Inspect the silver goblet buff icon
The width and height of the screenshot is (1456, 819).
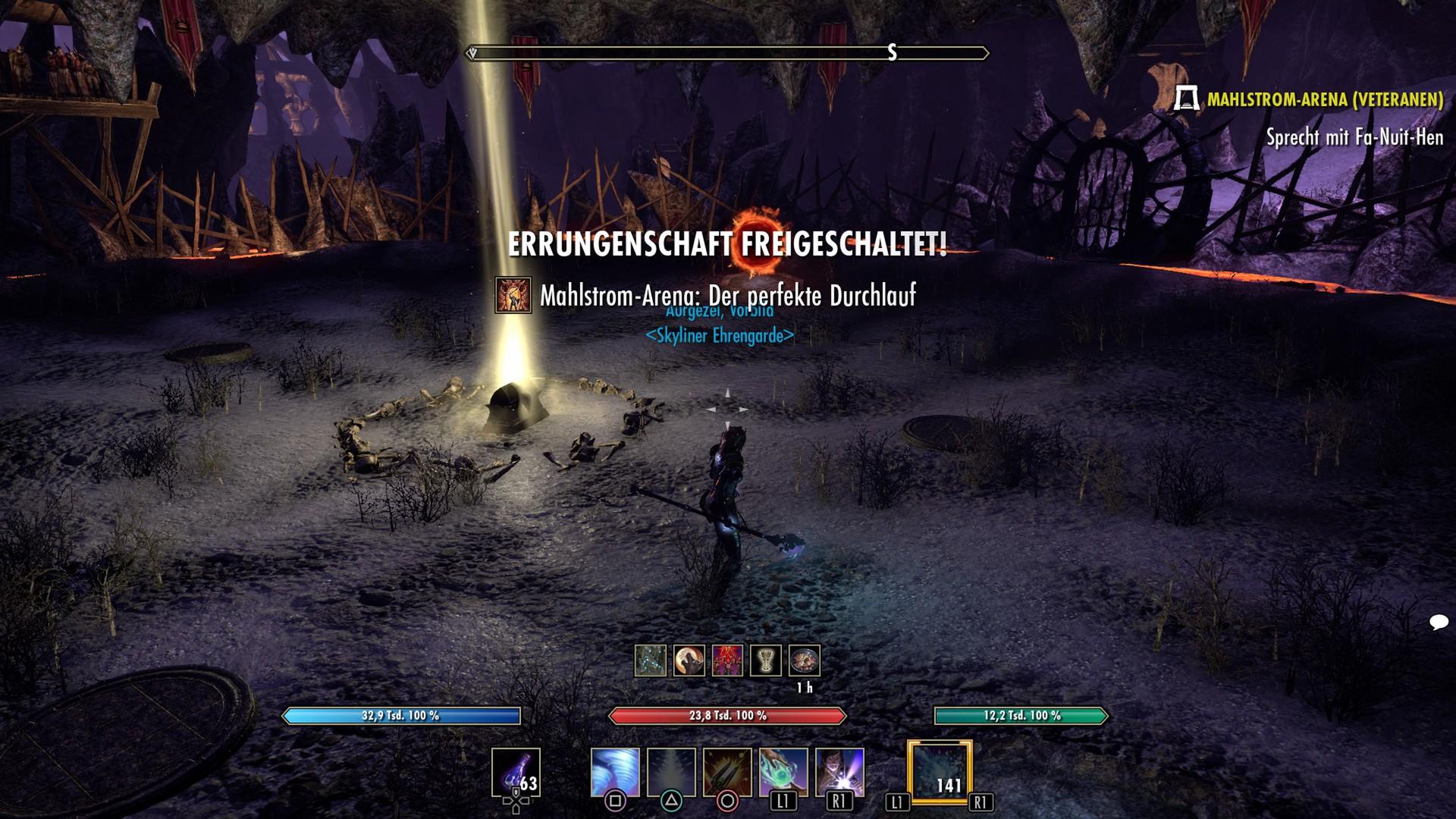[x=766, y=661]
